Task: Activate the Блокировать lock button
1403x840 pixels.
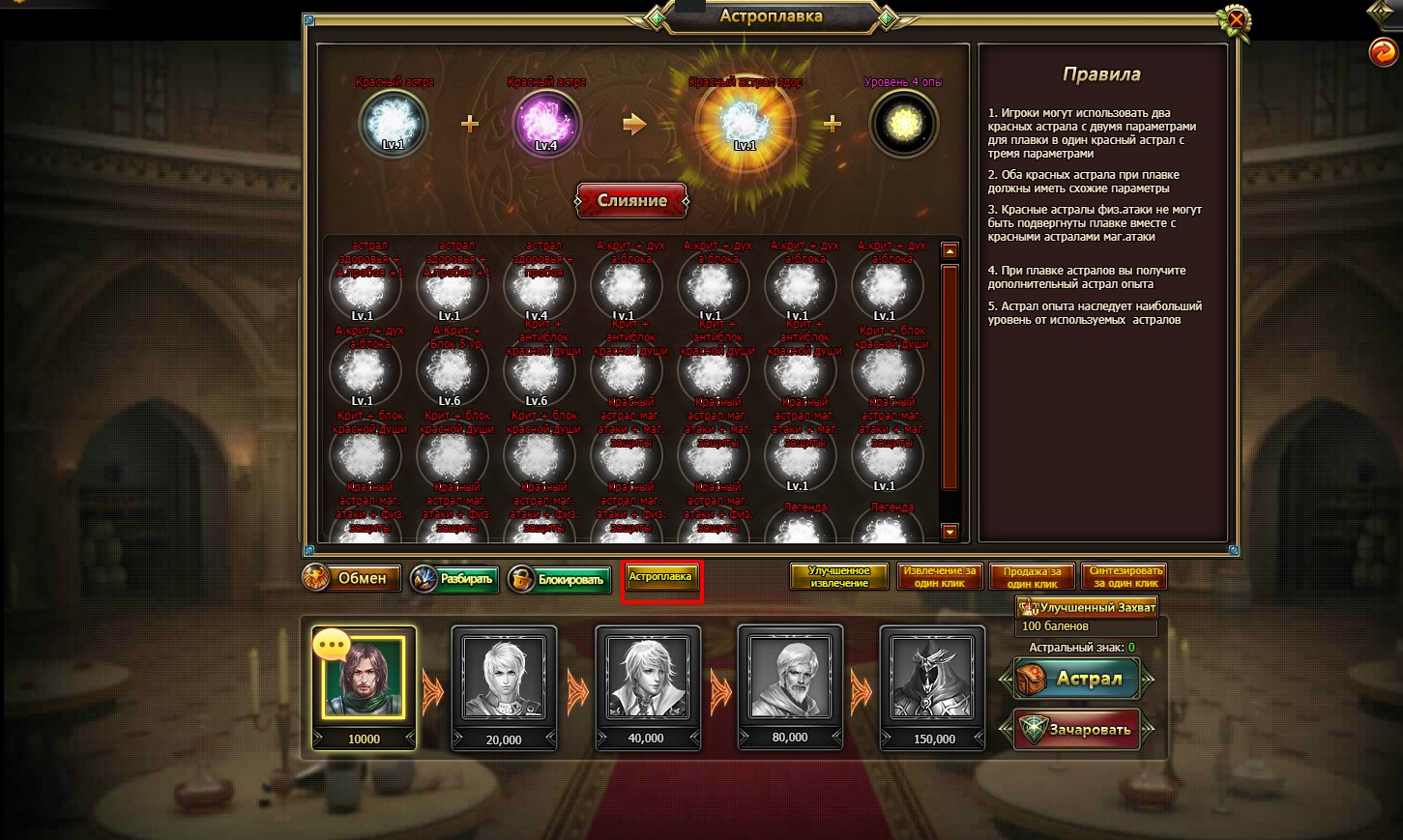Action: tap(559, 579)
